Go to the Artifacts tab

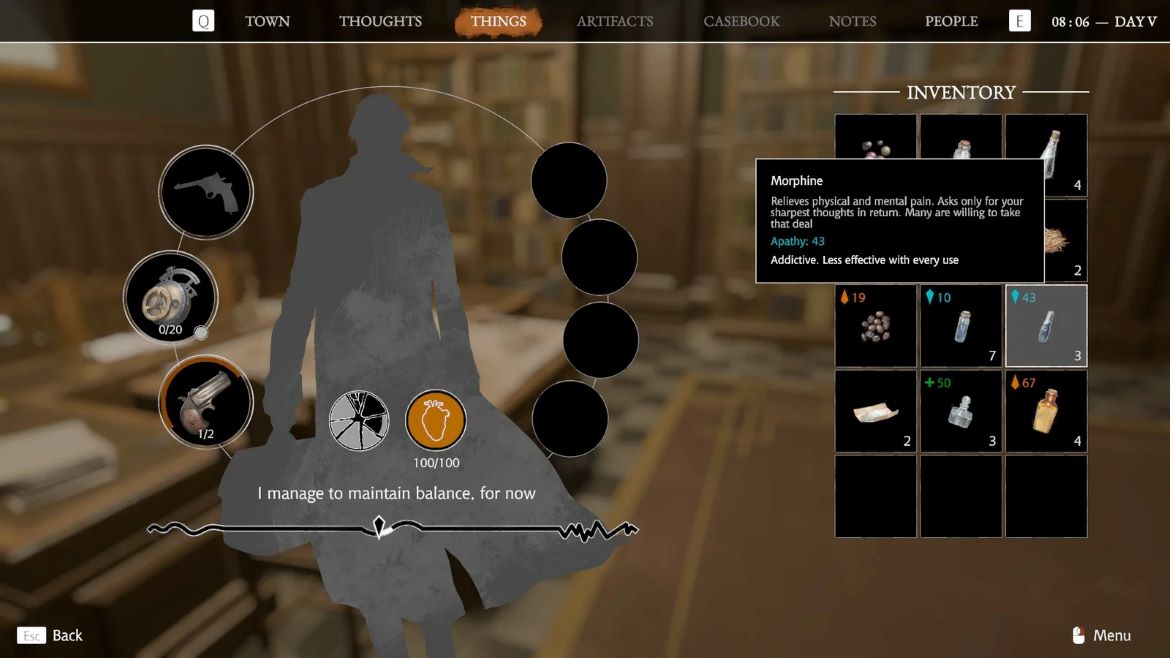tap(615, 21)
